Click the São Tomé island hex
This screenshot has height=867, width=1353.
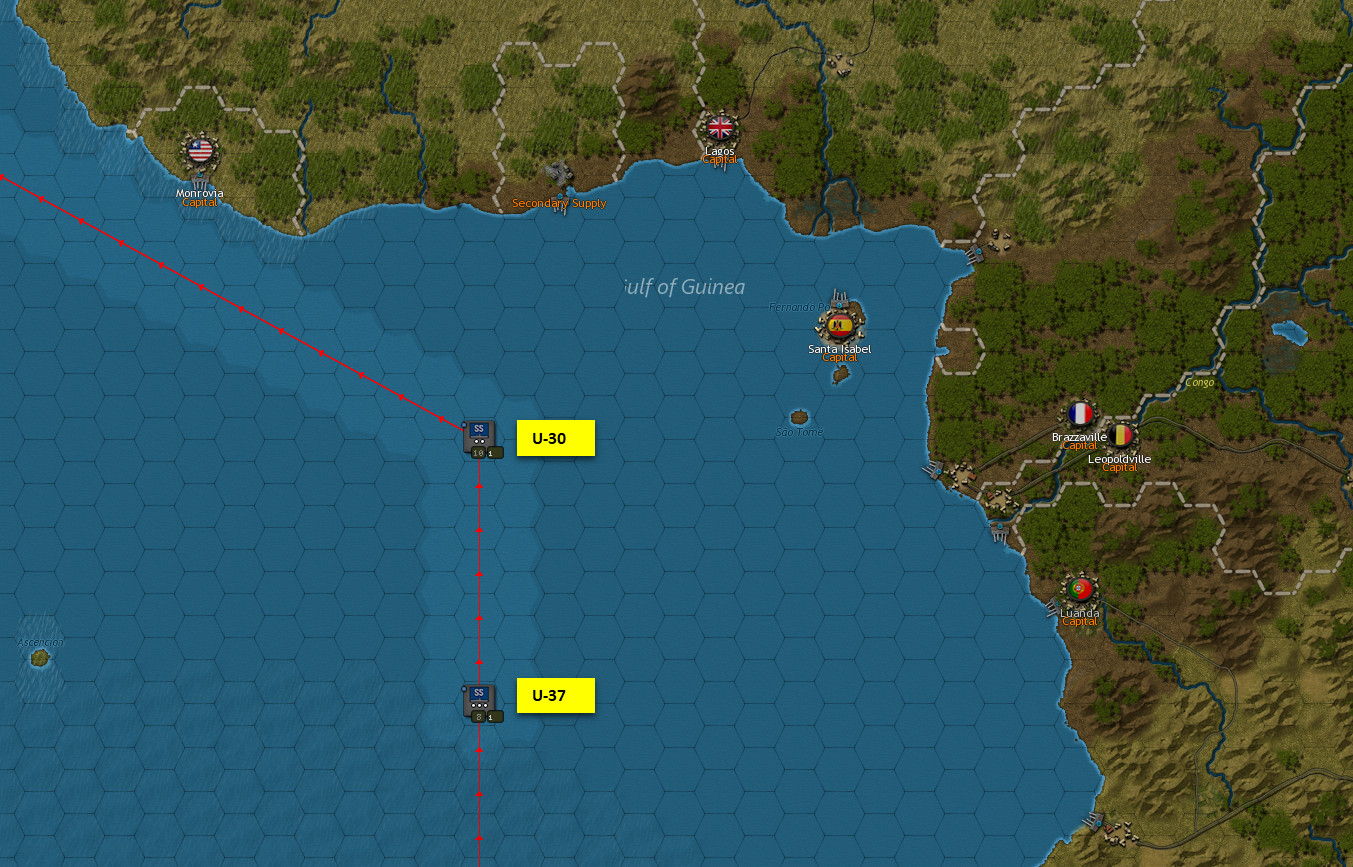(x=800, y=417)
